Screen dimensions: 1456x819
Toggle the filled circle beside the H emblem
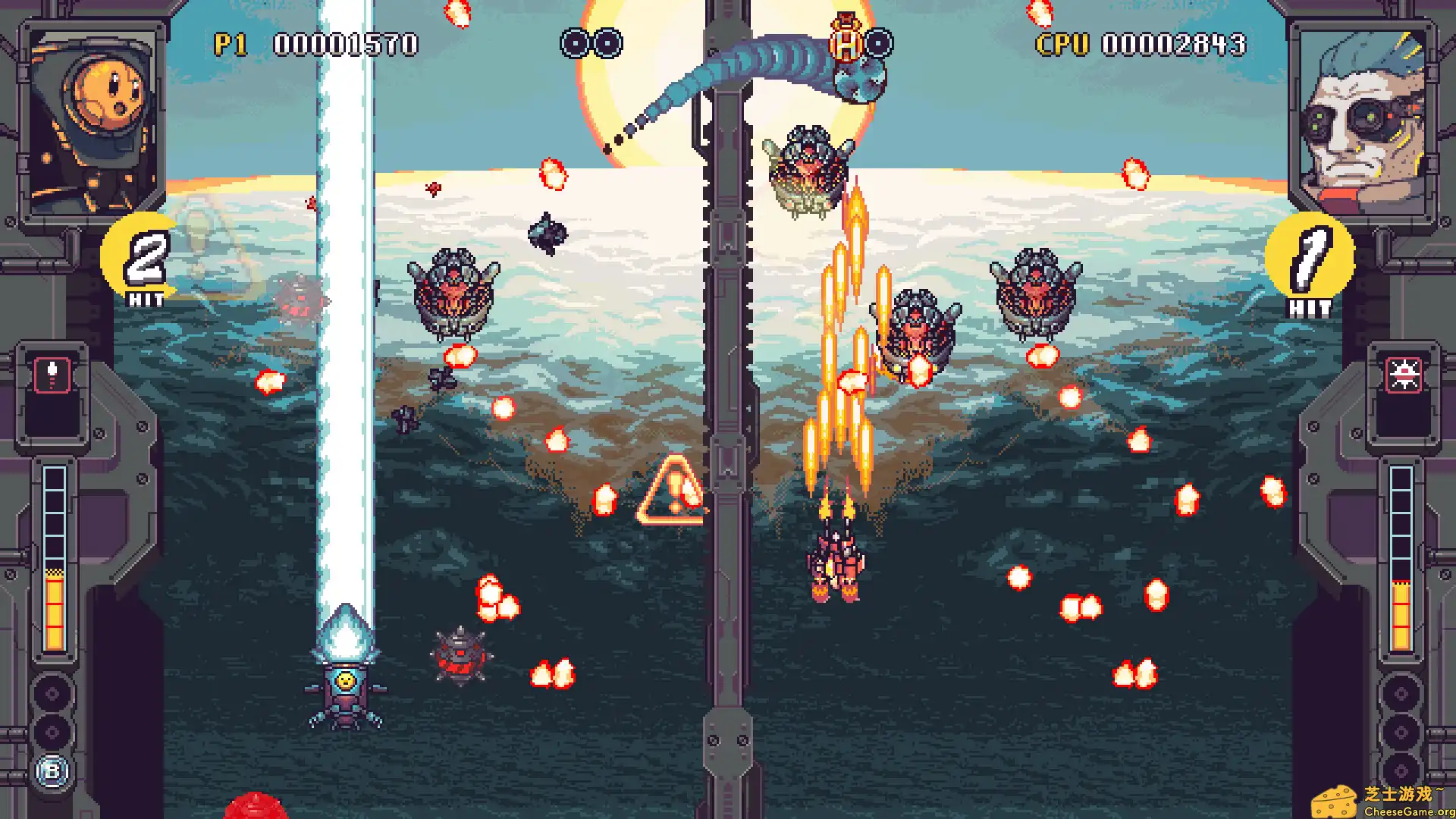pyautogui.click(x=878, y=43)
